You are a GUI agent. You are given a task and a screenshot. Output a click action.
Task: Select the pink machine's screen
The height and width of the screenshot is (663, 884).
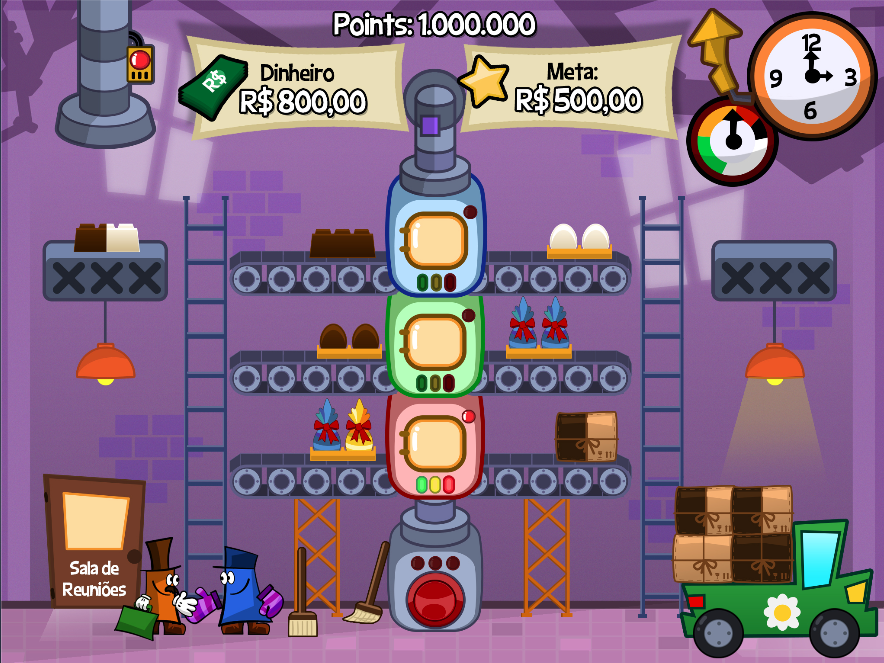click(434, 442)
